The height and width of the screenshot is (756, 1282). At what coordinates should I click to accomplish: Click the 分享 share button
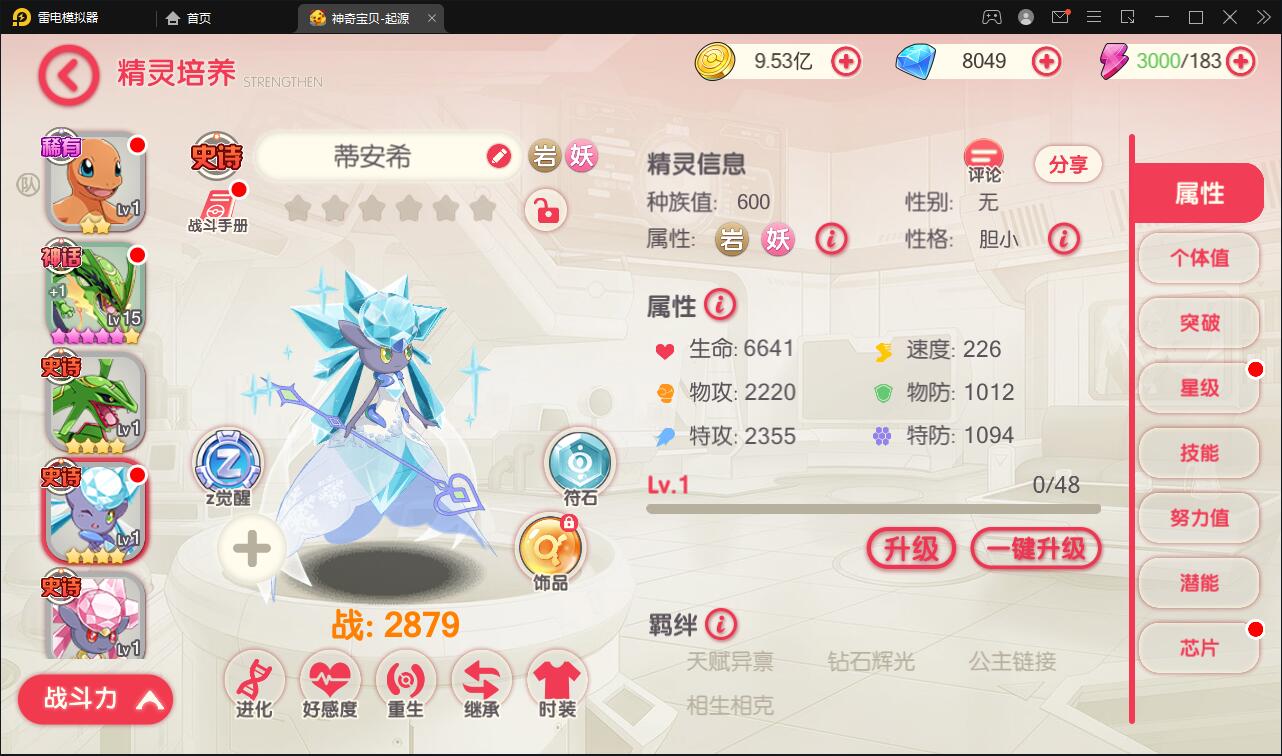coord(1068,164)
